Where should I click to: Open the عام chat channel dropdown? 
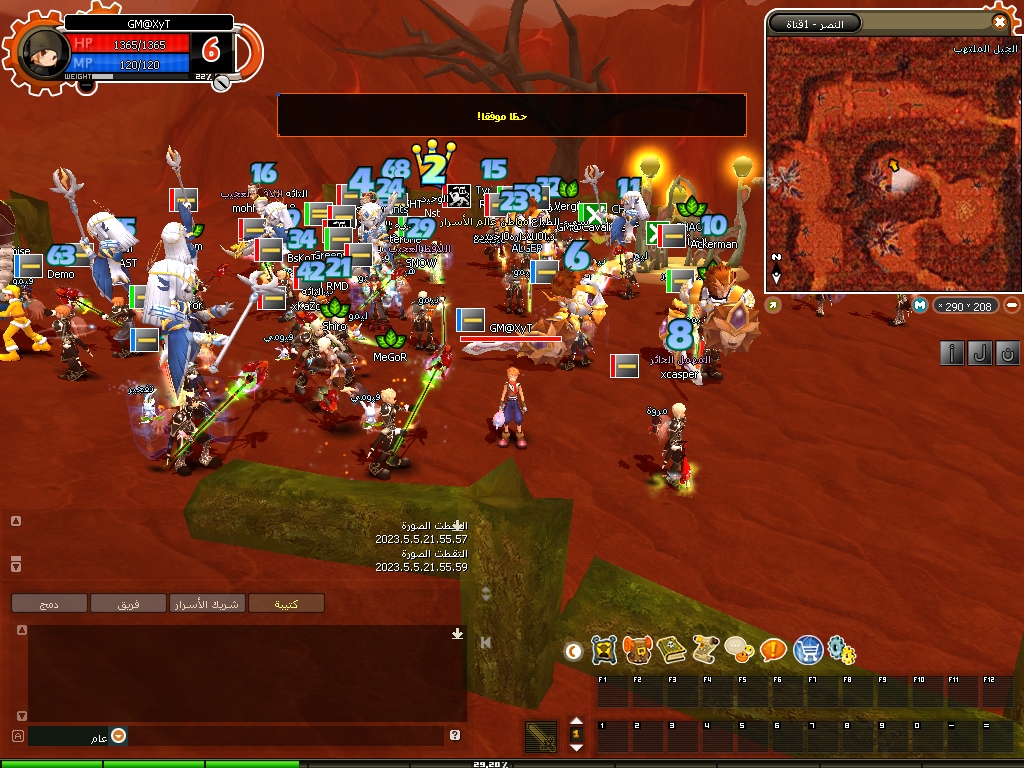tap(119, 736)
